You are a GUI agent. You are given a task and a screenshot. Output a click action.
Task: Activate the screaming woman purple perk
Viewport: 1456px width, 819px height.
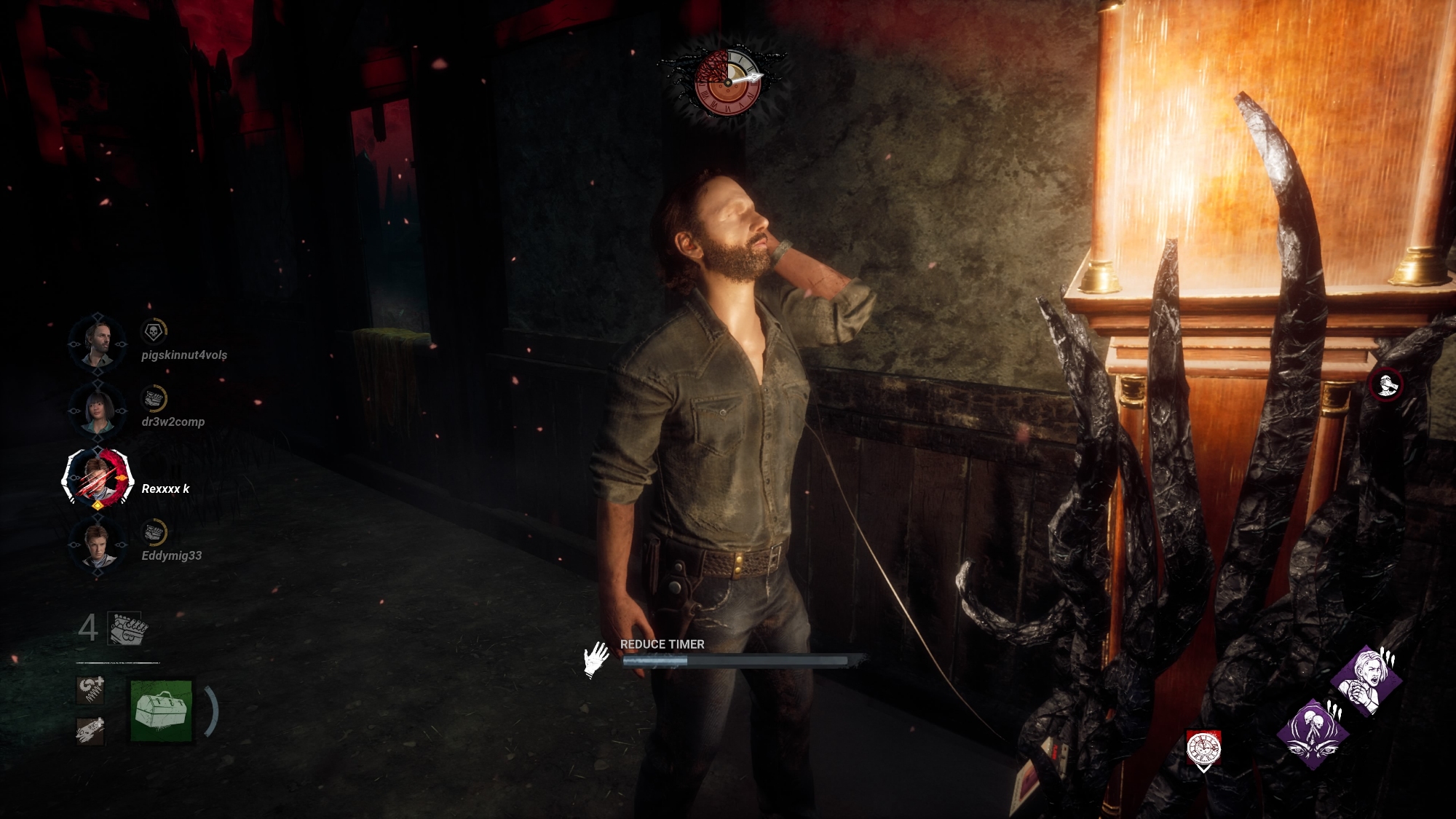[x=1366, y=681]
